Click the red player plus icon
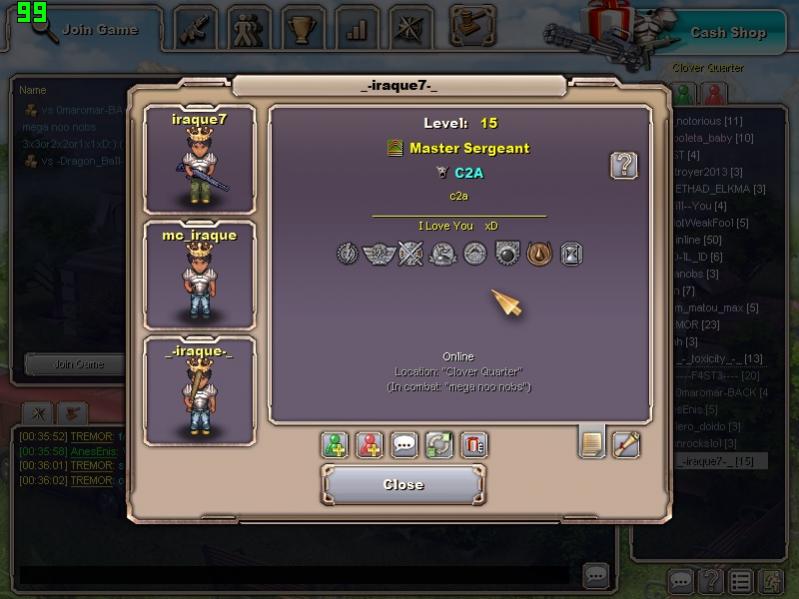799x599 pixels. [x=370, y=445]
